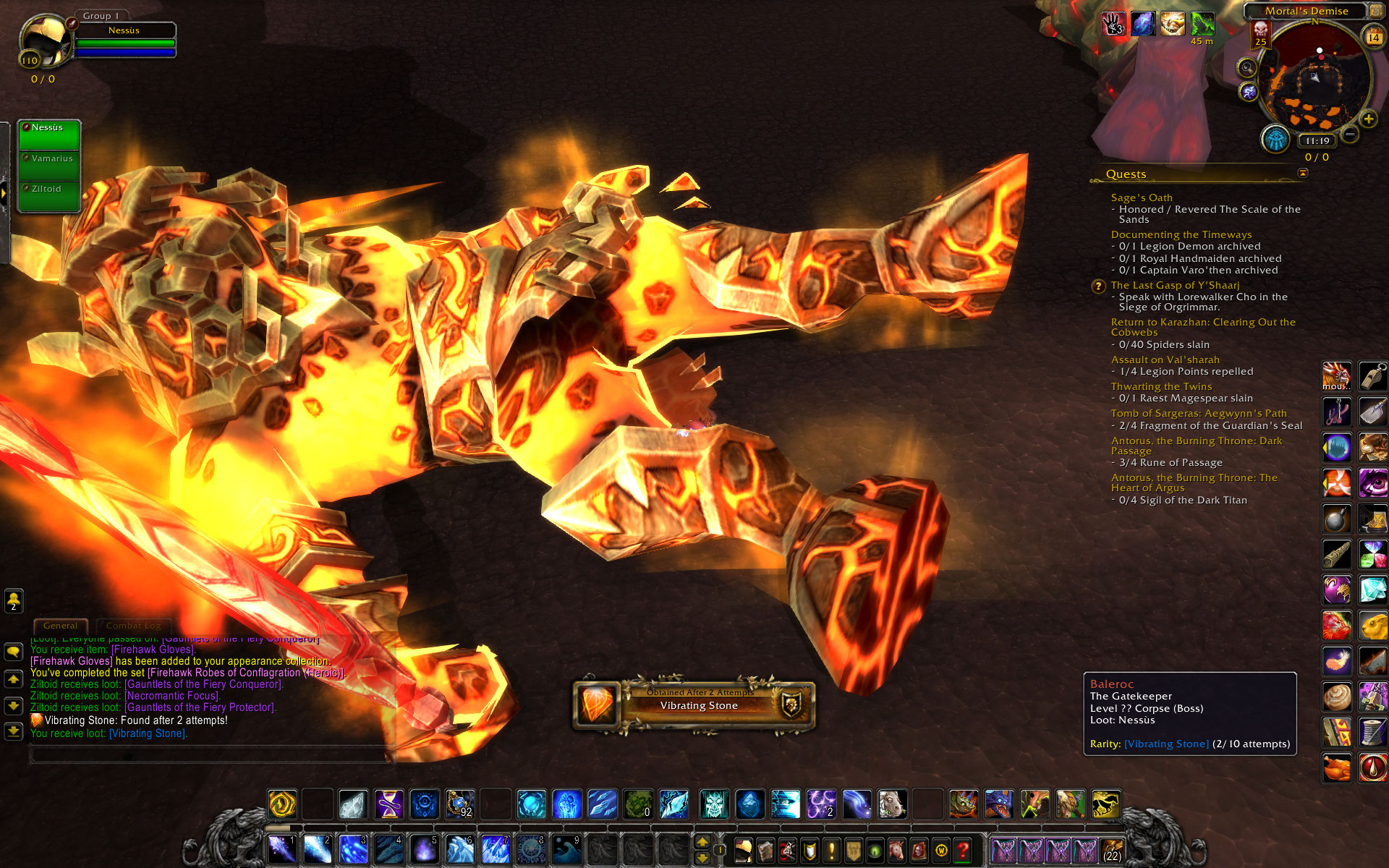Open The Last Gasp of Y'Shaarj quest
The height and width of the screenshot is (868, 1389).
click(1175, 285)
